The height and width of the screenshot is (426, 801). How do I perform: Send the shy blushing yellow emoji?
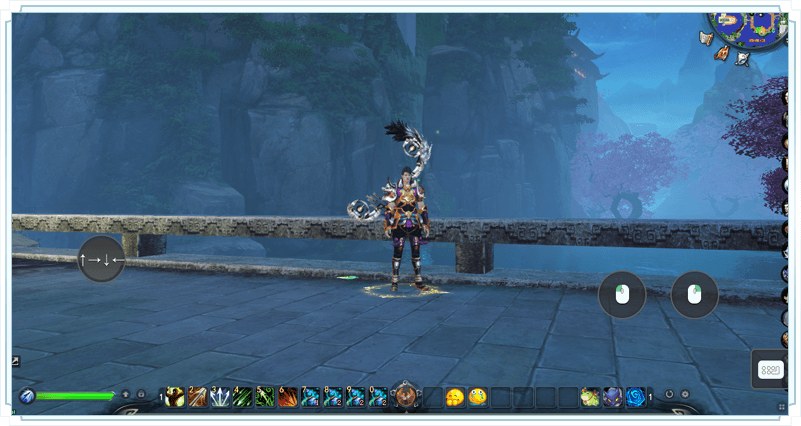click(455, 397)
